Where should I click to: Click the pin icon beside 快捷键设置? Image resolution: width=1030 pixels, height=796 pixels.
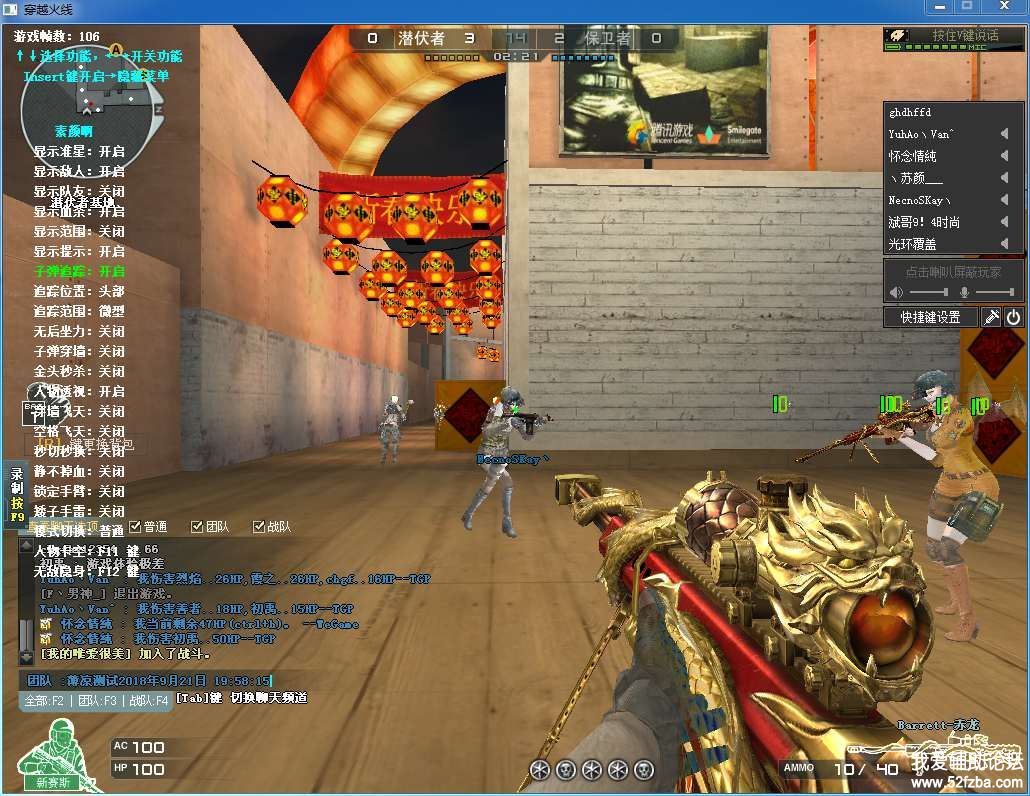point(990,317)
